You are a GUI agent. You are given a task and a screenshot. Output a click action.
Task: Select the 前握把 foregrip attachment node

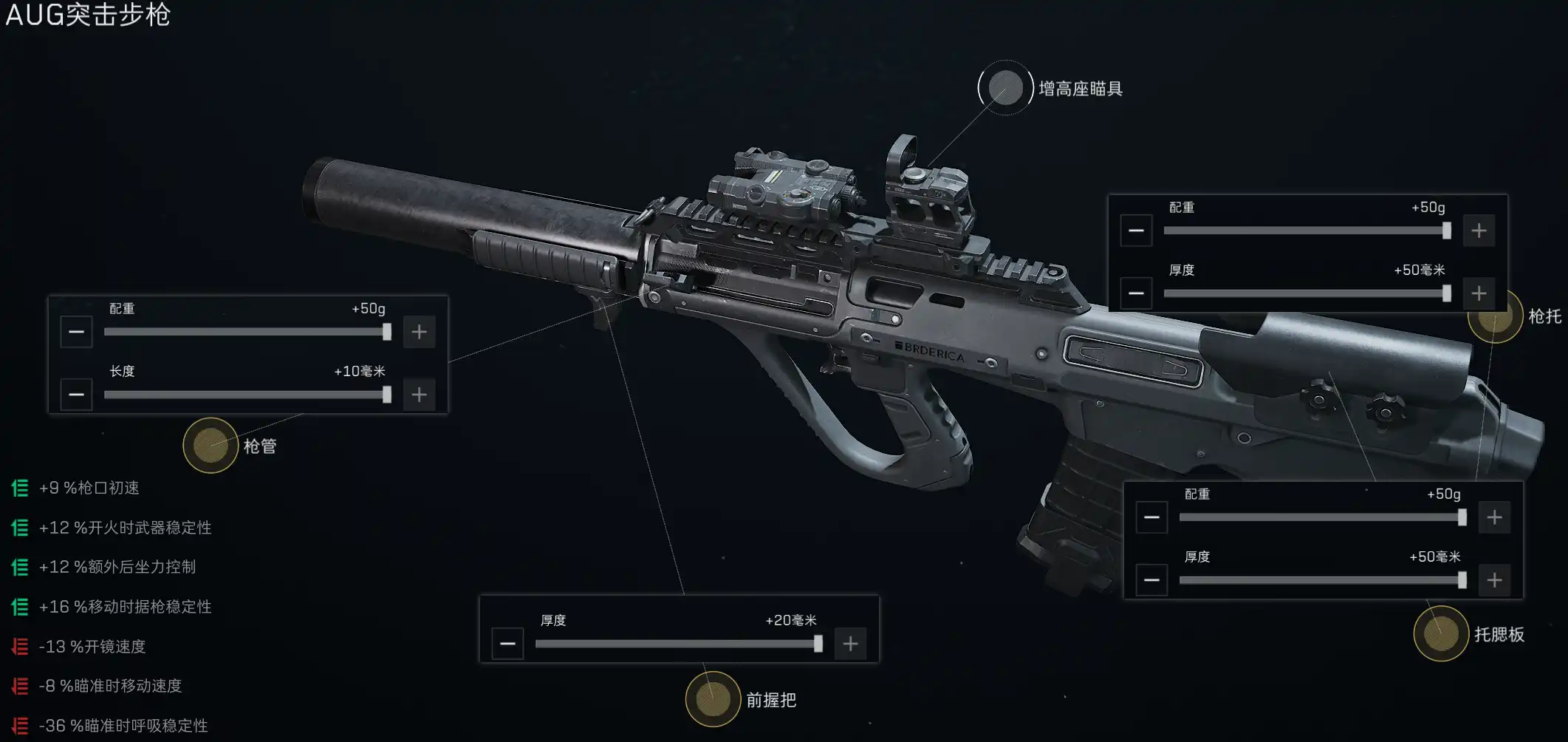[x=713, y=698]
